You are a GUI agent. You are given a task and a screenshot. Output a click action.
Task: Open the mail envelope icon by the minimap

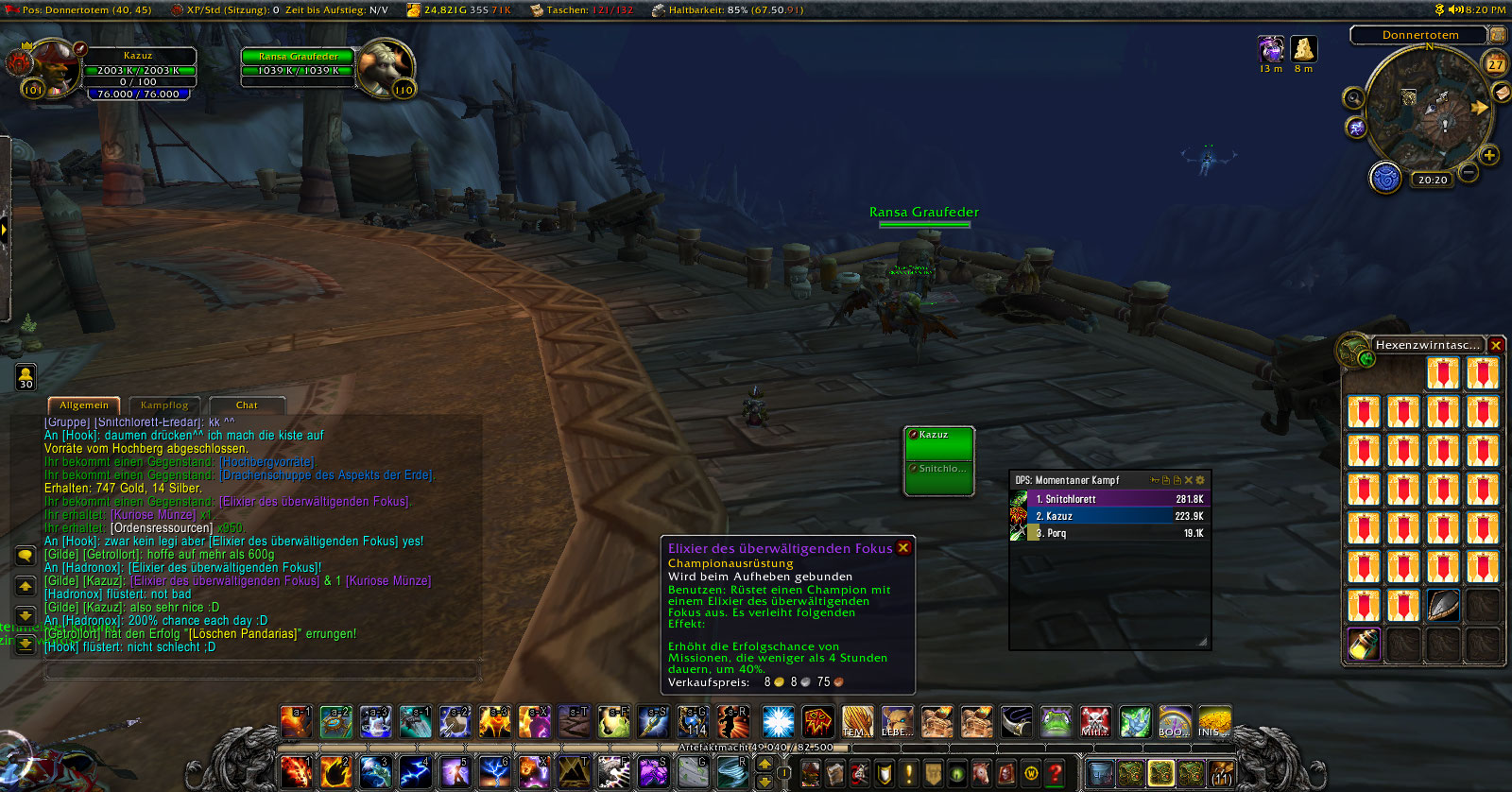(1502, 92)
